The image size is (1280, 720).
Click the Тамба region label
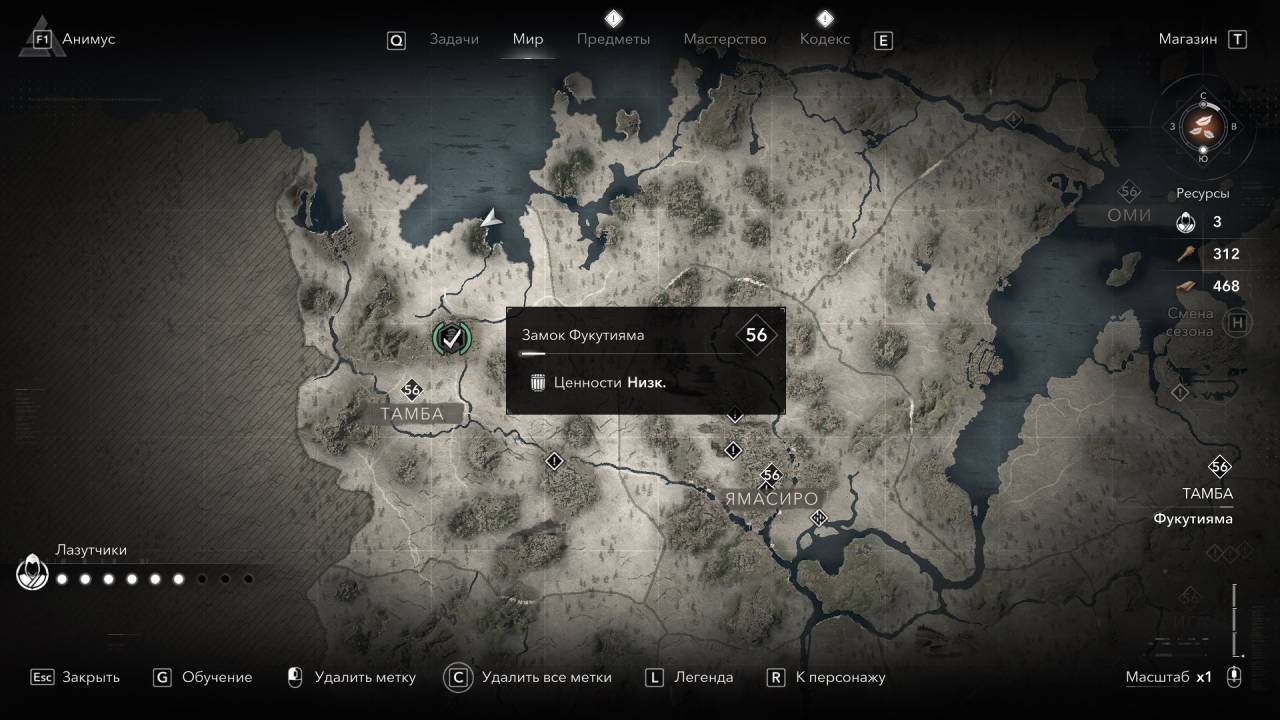coord(411,414)
